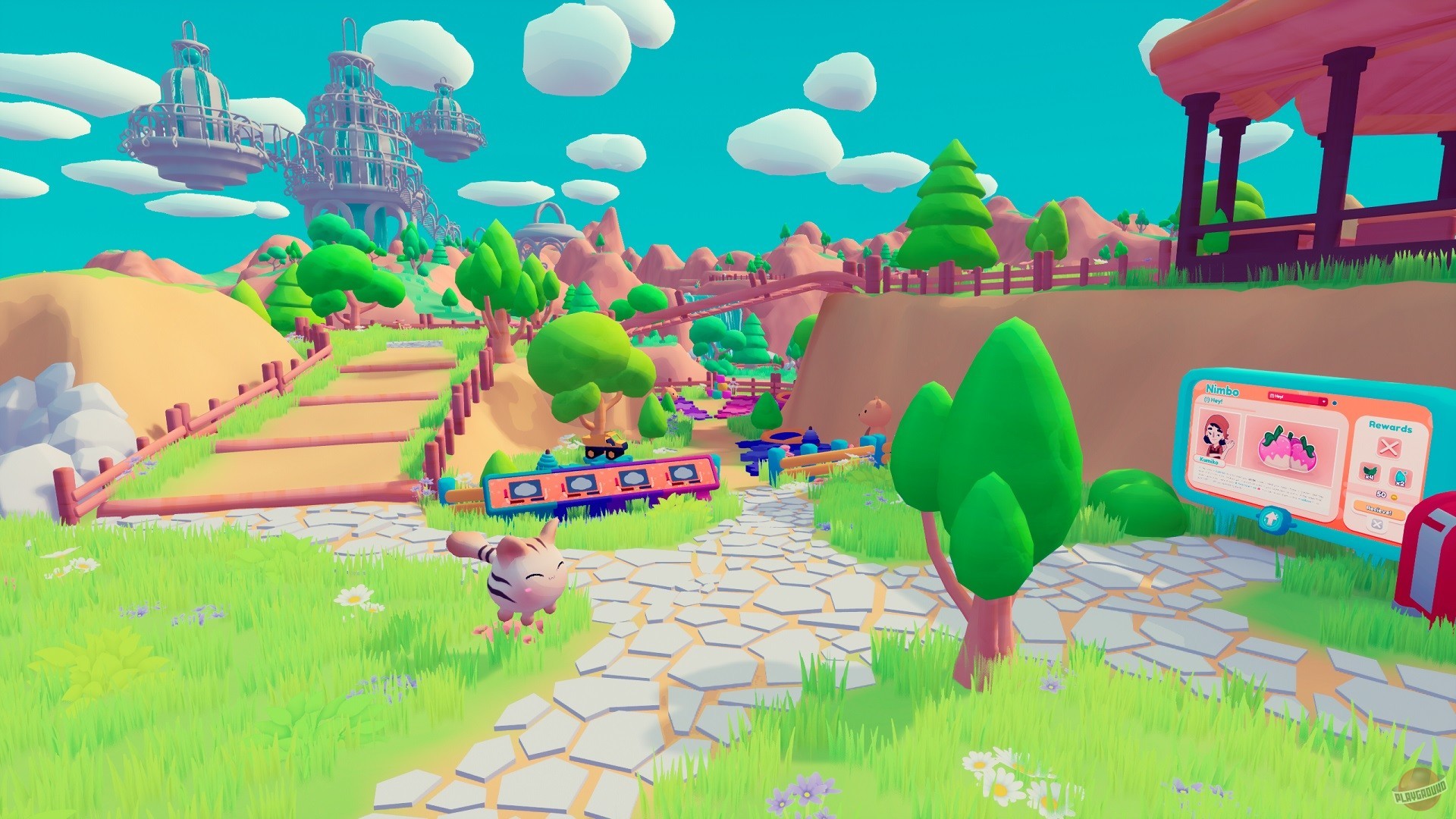Select the strawberry quest item image
Image resolution: width=1456 pixels, height=819 pixels.
1287,448
